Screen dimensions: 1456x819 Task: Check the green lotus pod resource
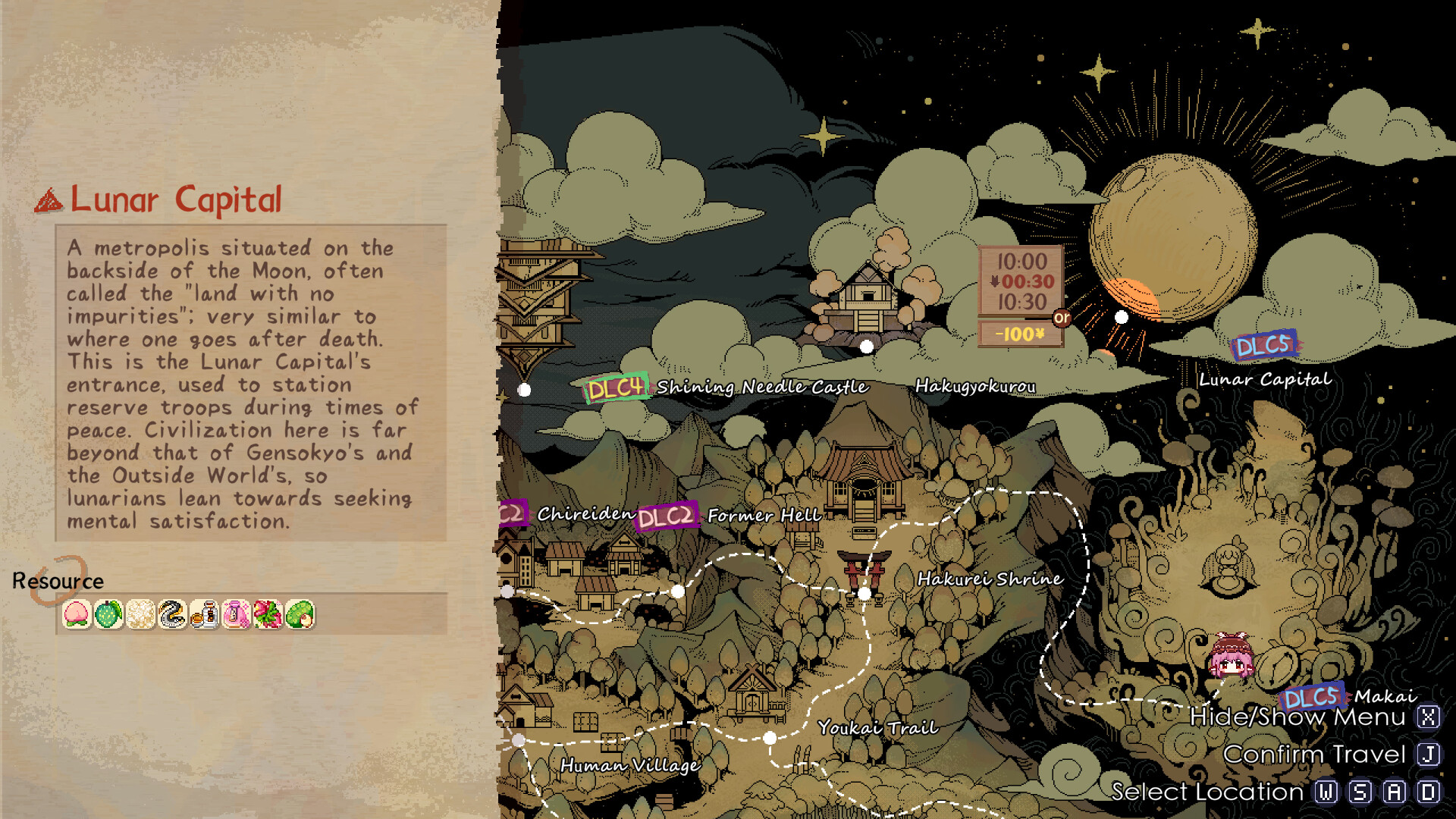tap(300, 614)
